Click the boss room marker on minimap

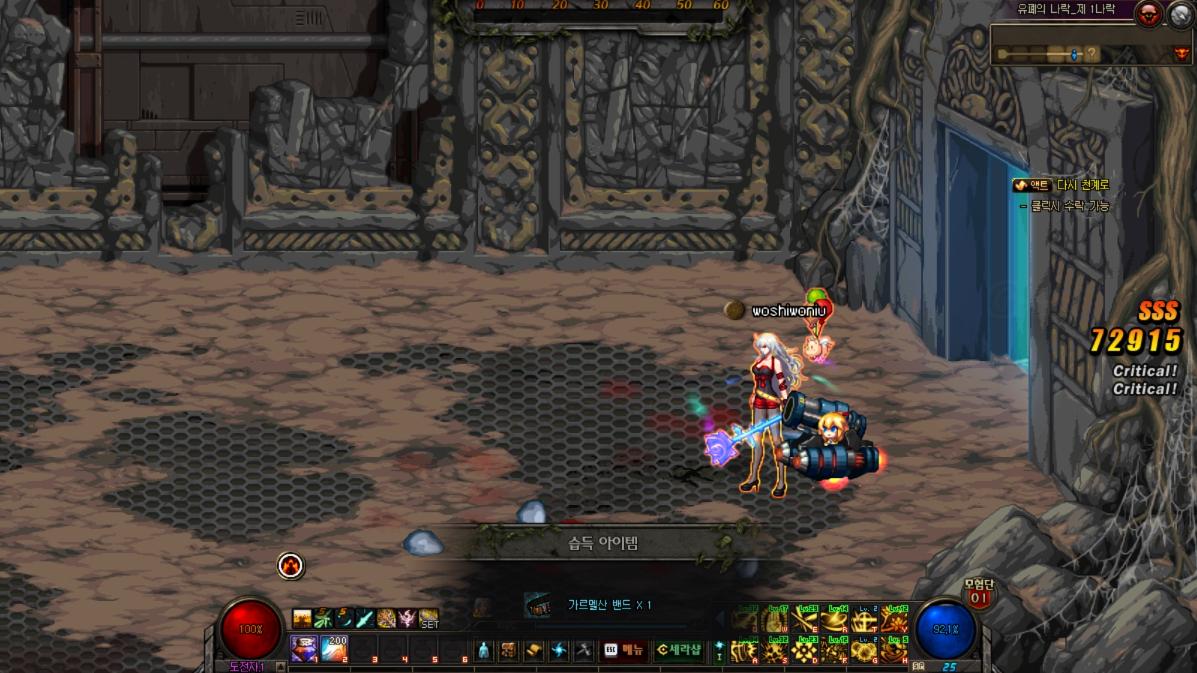click(x=1182, y=54)
